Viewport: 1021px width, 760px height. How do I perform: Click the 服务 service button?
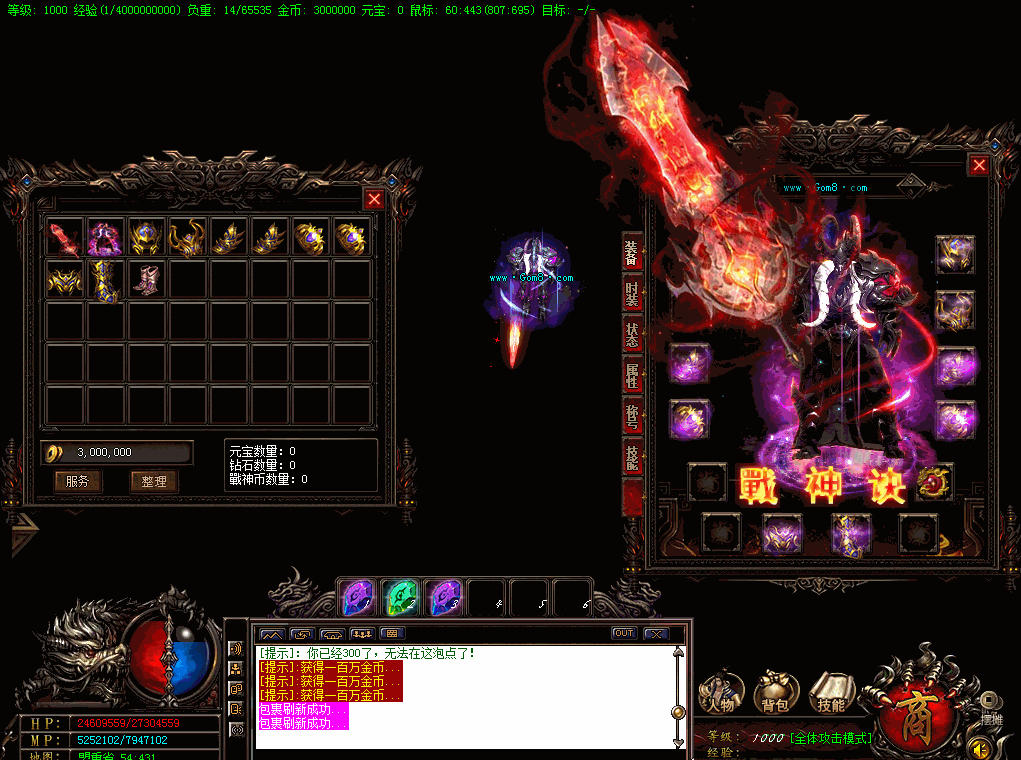(78, 481)
